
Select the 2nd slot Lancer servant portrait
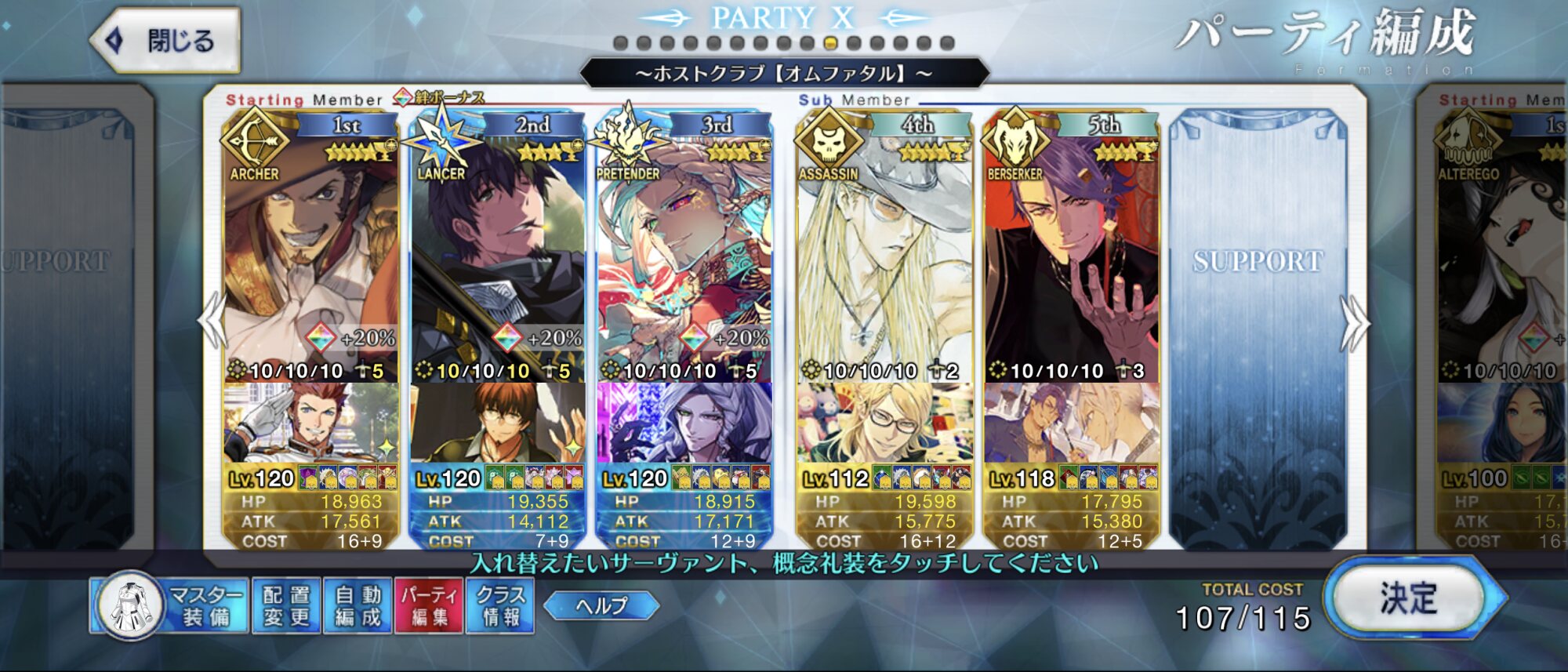click(497, 251)
